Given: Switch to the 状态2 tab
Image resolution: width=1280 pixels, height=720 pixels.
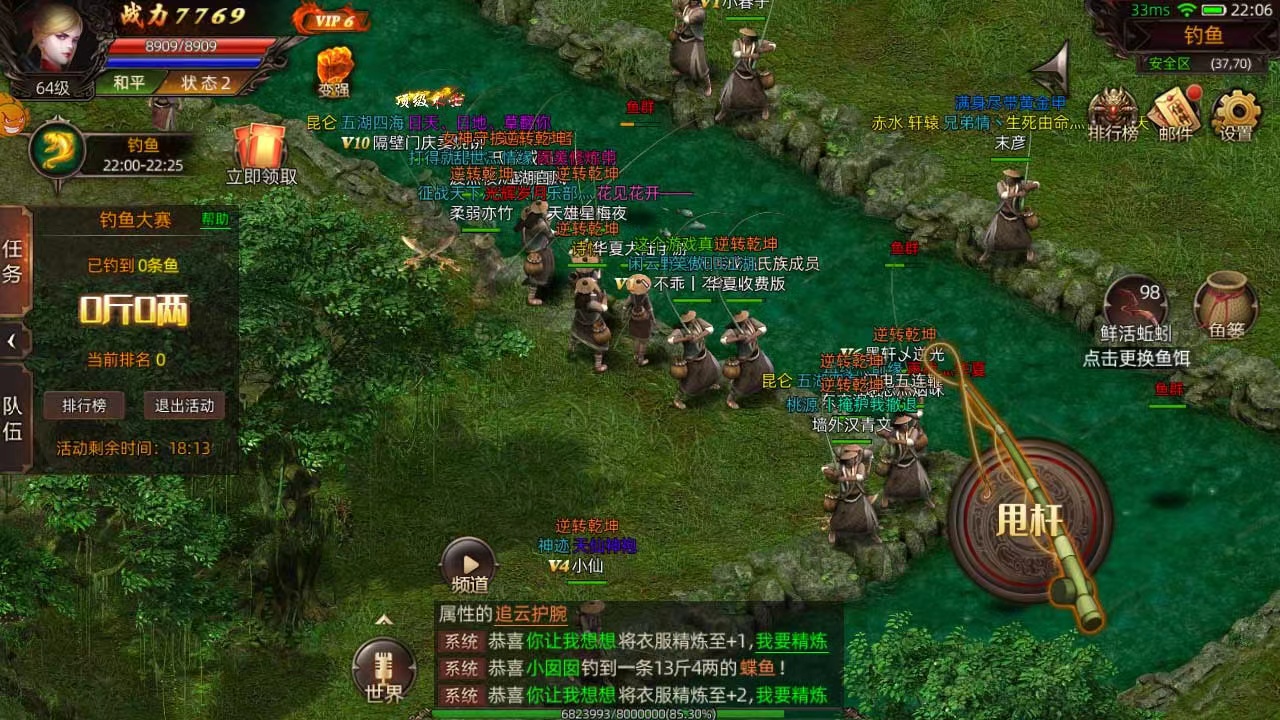Looking at the screenshot, I should tap(205, 83).
